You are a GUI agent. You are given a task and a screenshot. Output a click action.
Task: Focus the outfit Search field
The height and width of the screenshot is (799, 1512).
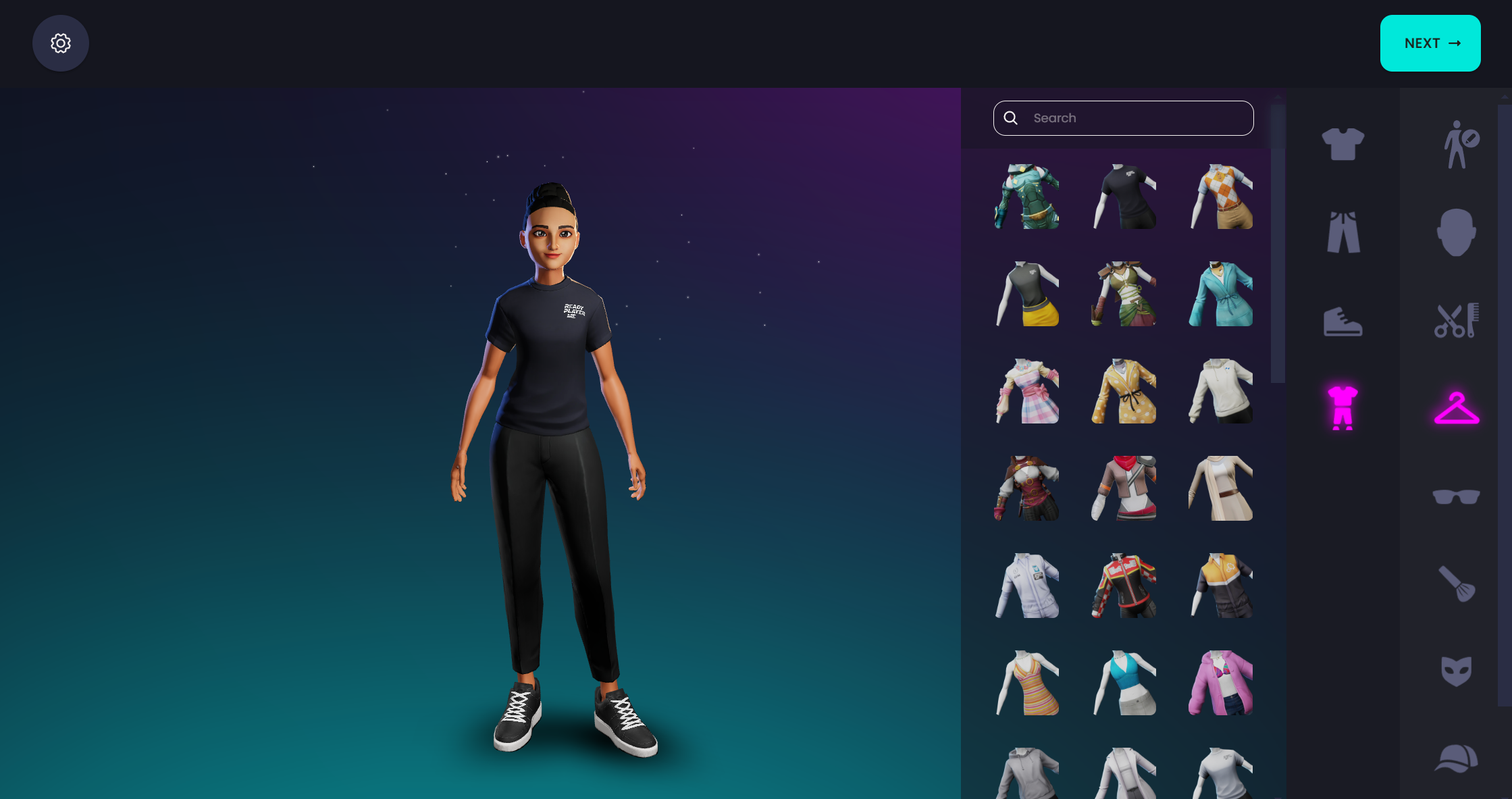1135,118
